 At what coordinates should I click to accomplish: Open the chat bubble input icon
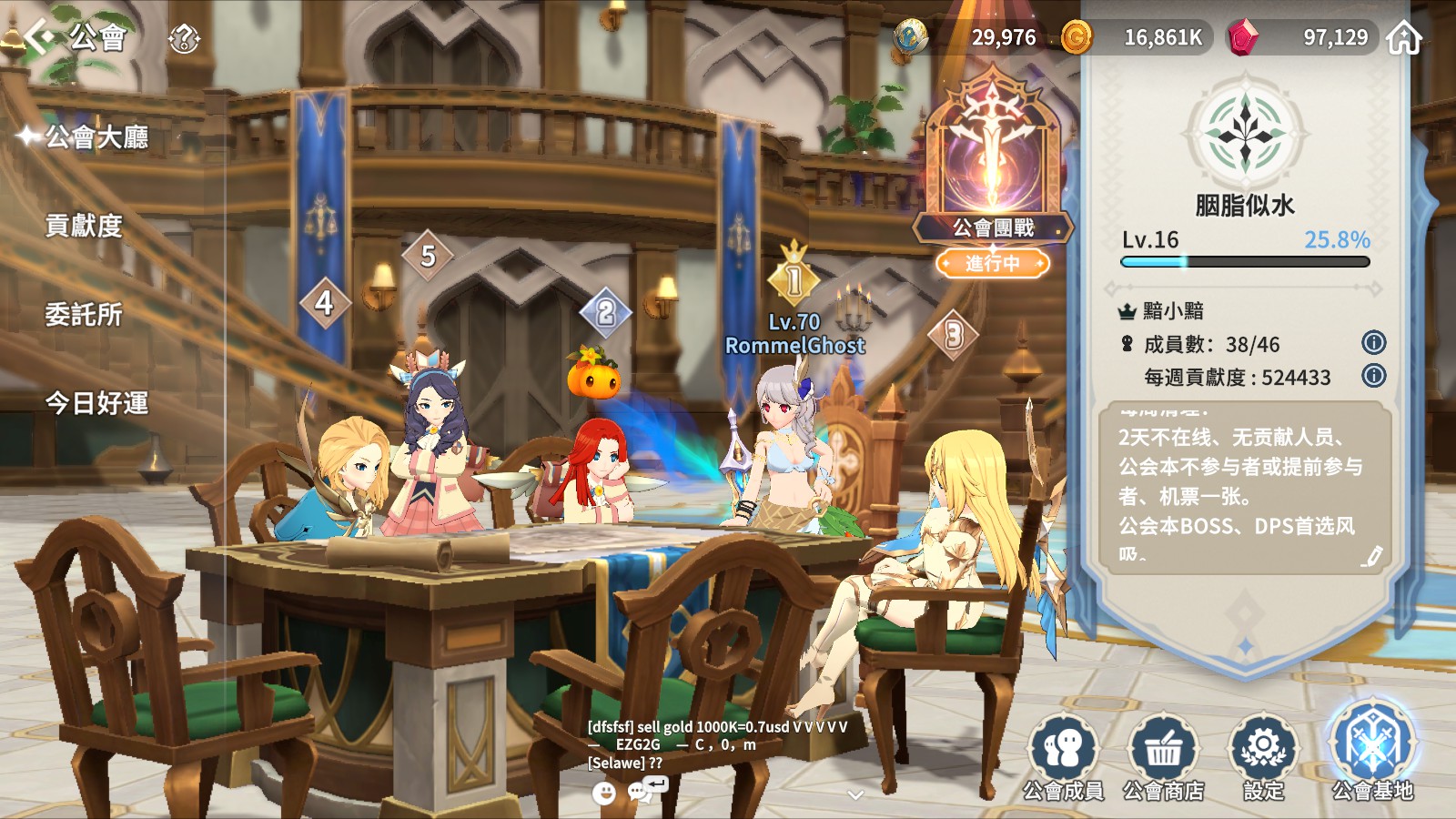click(641, 792)
